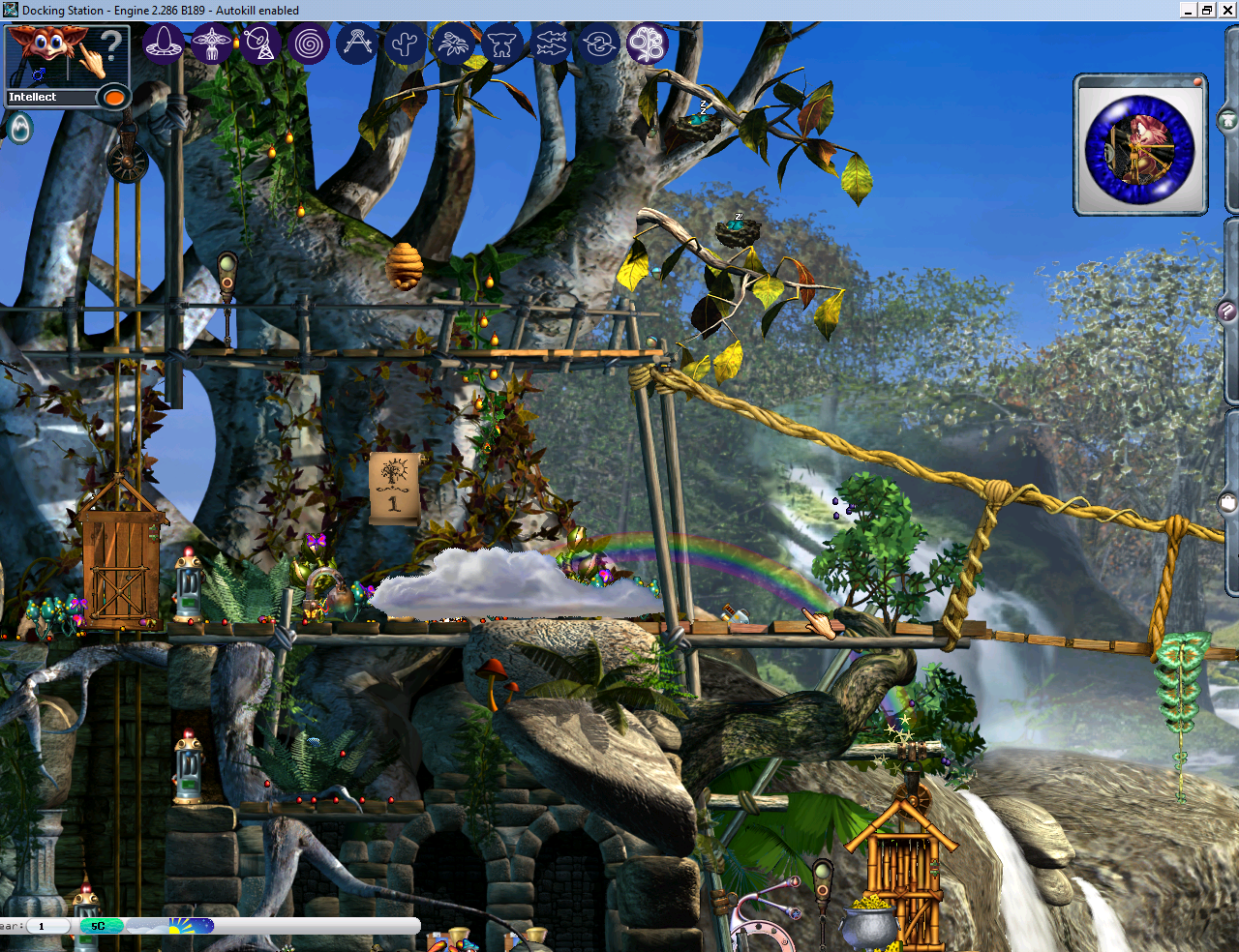This screenshot has height=952, width=1239.
Task: Choose the winged ship favourite place icon
Action: tap(212, 44)
